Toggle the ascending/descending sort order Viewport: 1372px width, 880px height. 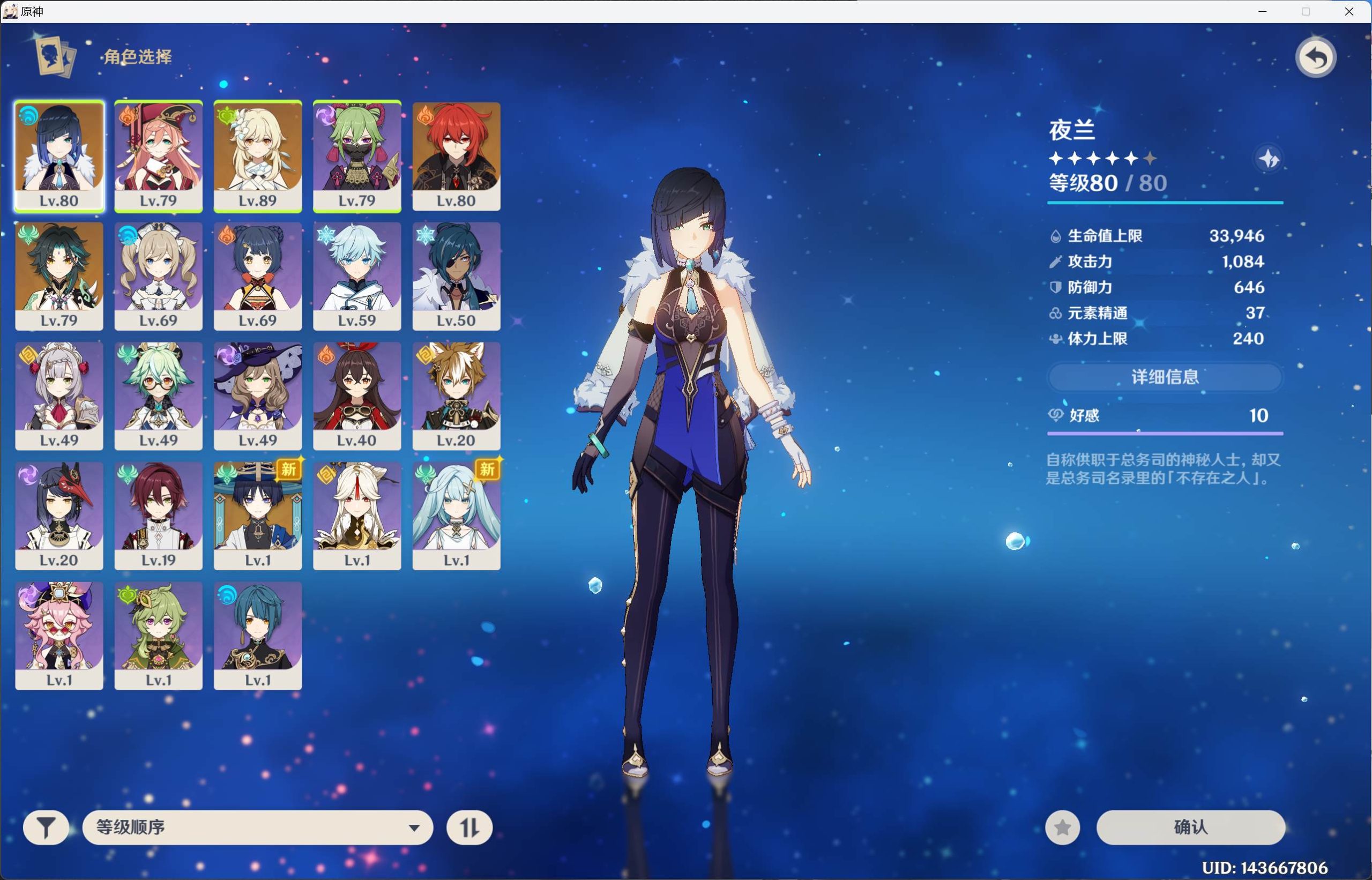point(469,827)
